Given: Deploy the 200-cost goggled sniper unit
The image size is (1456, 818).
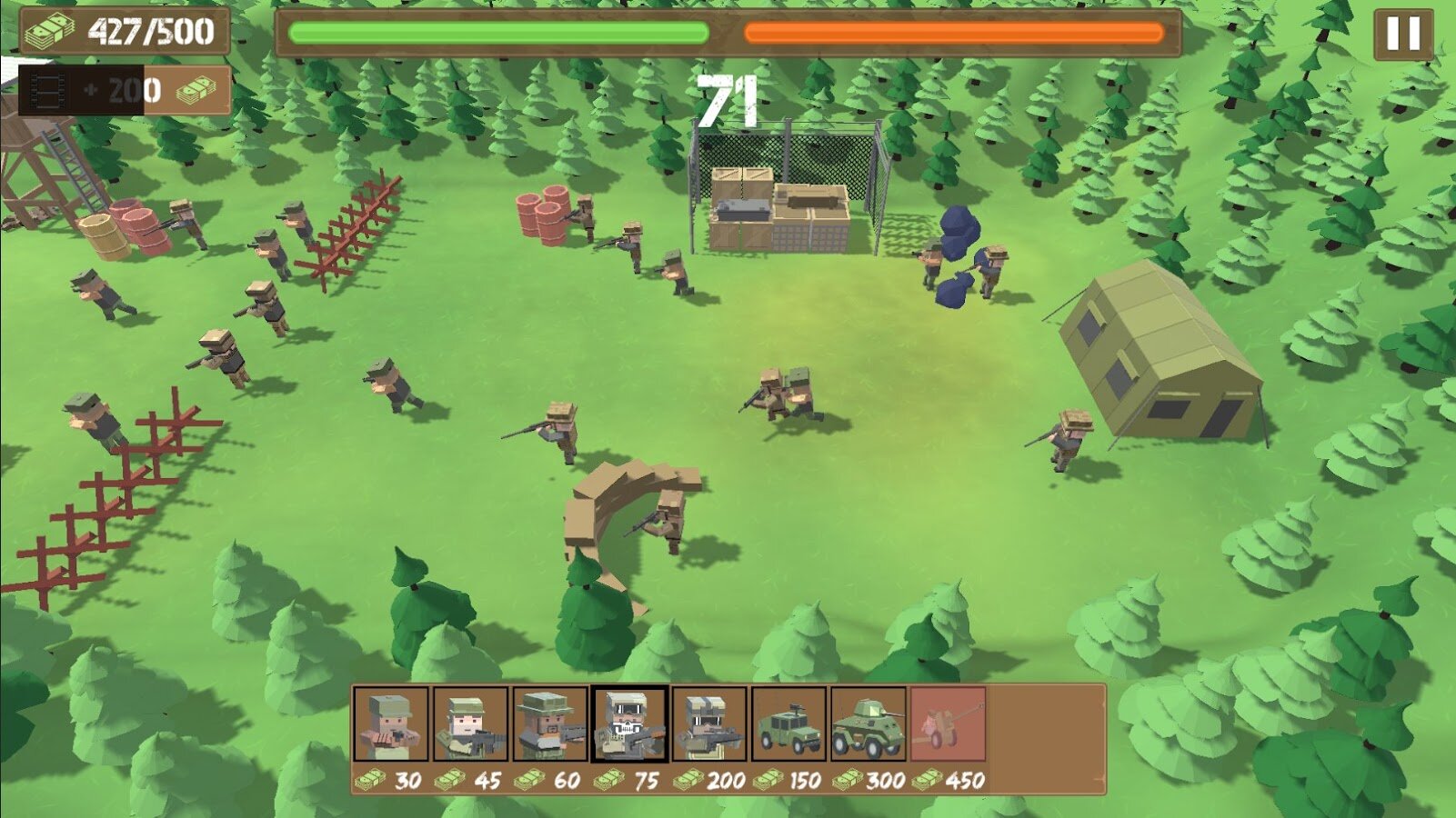Looking at the screenshot, I should (x=709, y=724).
